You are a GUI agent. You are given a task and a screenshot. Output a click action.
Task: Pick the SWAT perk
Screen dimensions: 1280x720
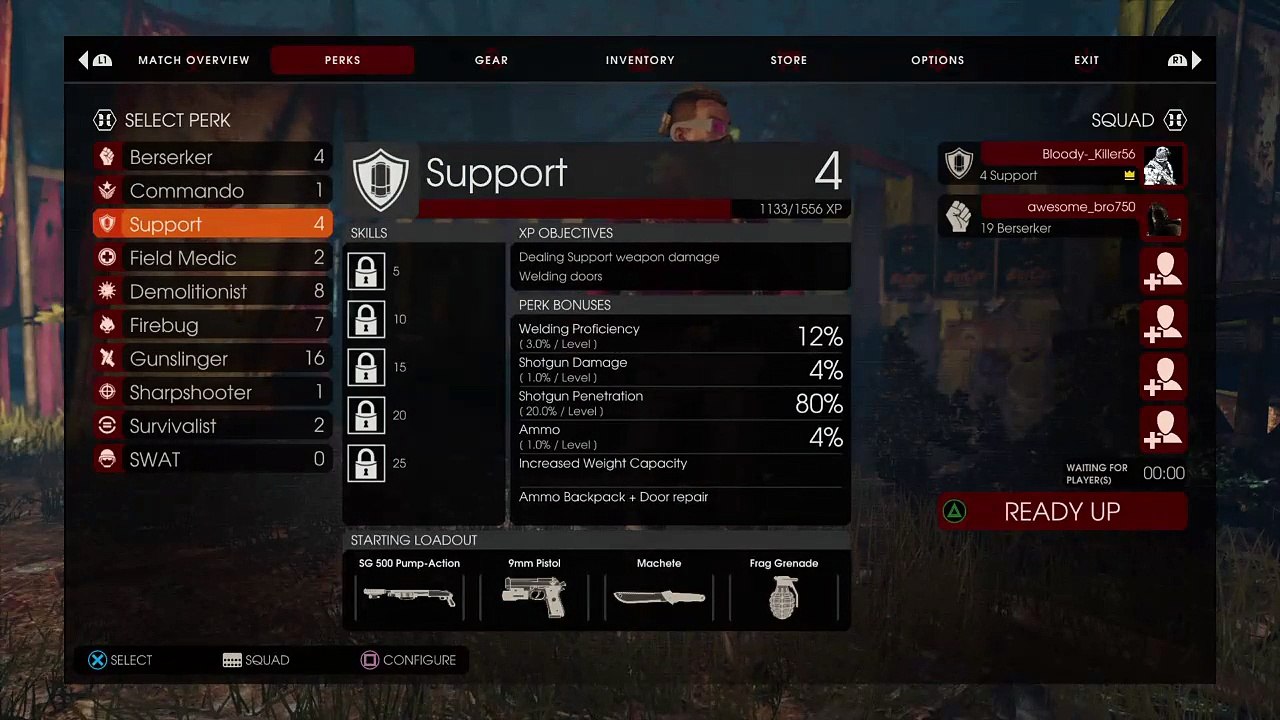point(212,460)
